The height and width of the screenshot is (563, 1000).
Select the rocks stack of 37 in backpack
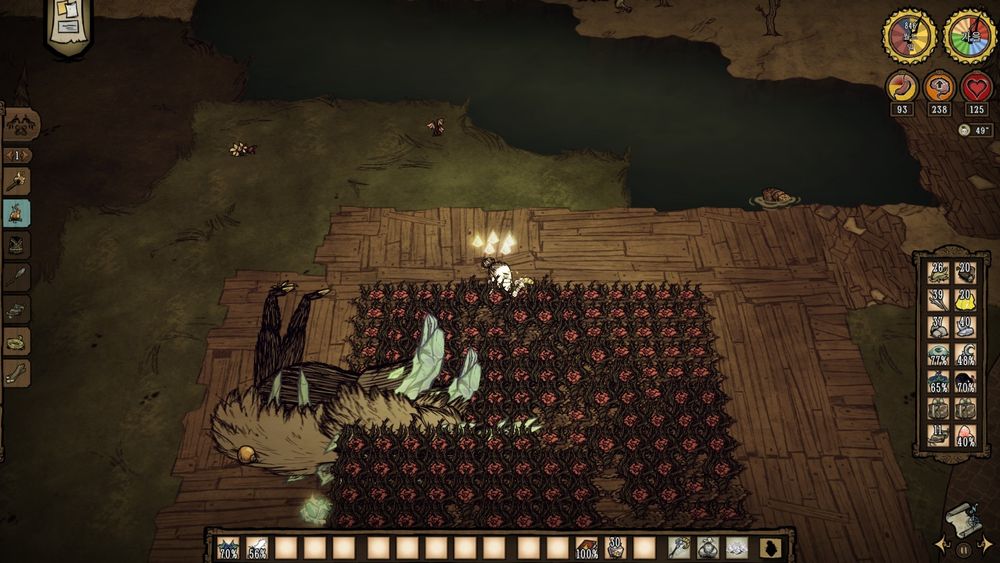click(937, 328)
